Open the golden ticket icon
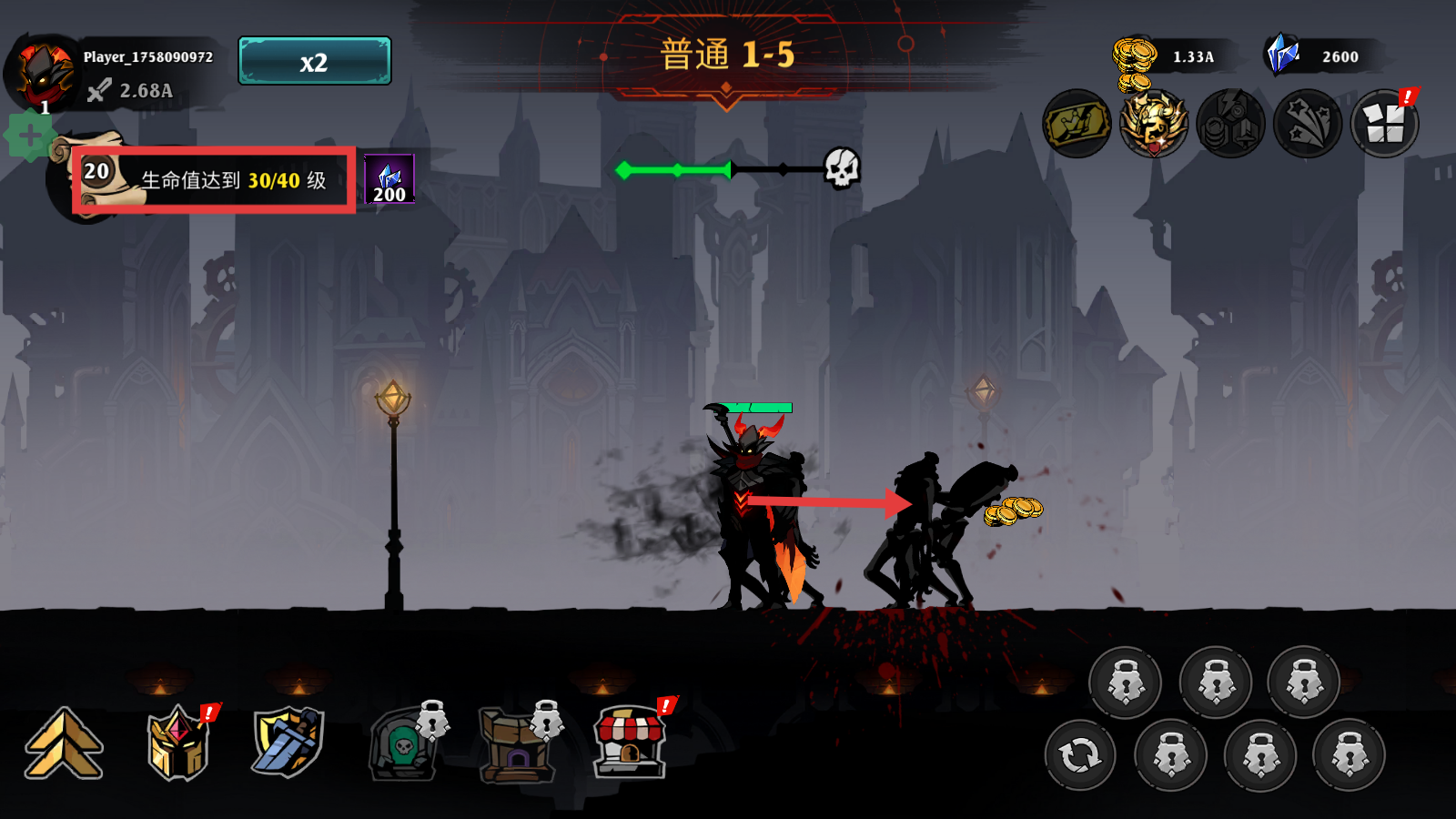 pyautogui.click(x=1077, y=124)
